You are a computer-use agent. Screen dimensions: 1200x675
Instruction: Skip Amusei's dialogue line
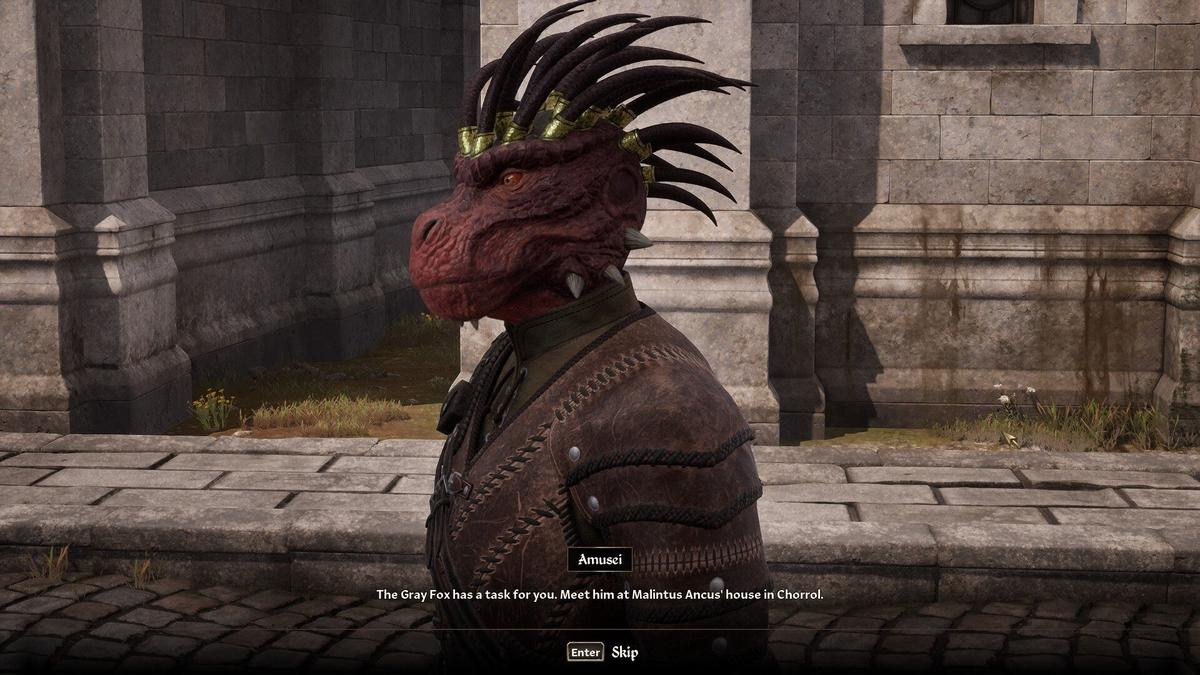603,652
